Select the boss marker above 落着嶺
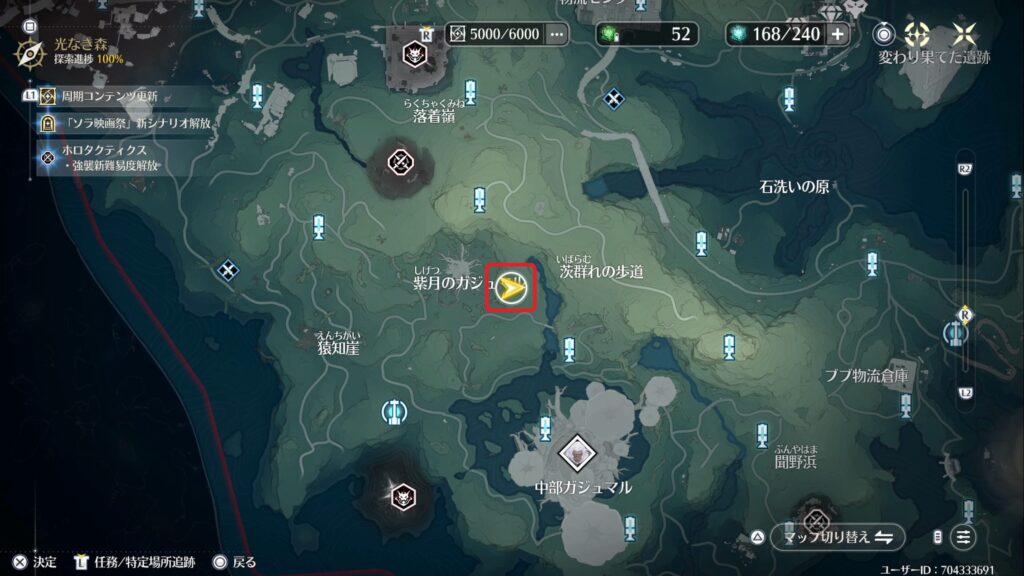This screenshot has height=576, width=1024. pos(414,53)
